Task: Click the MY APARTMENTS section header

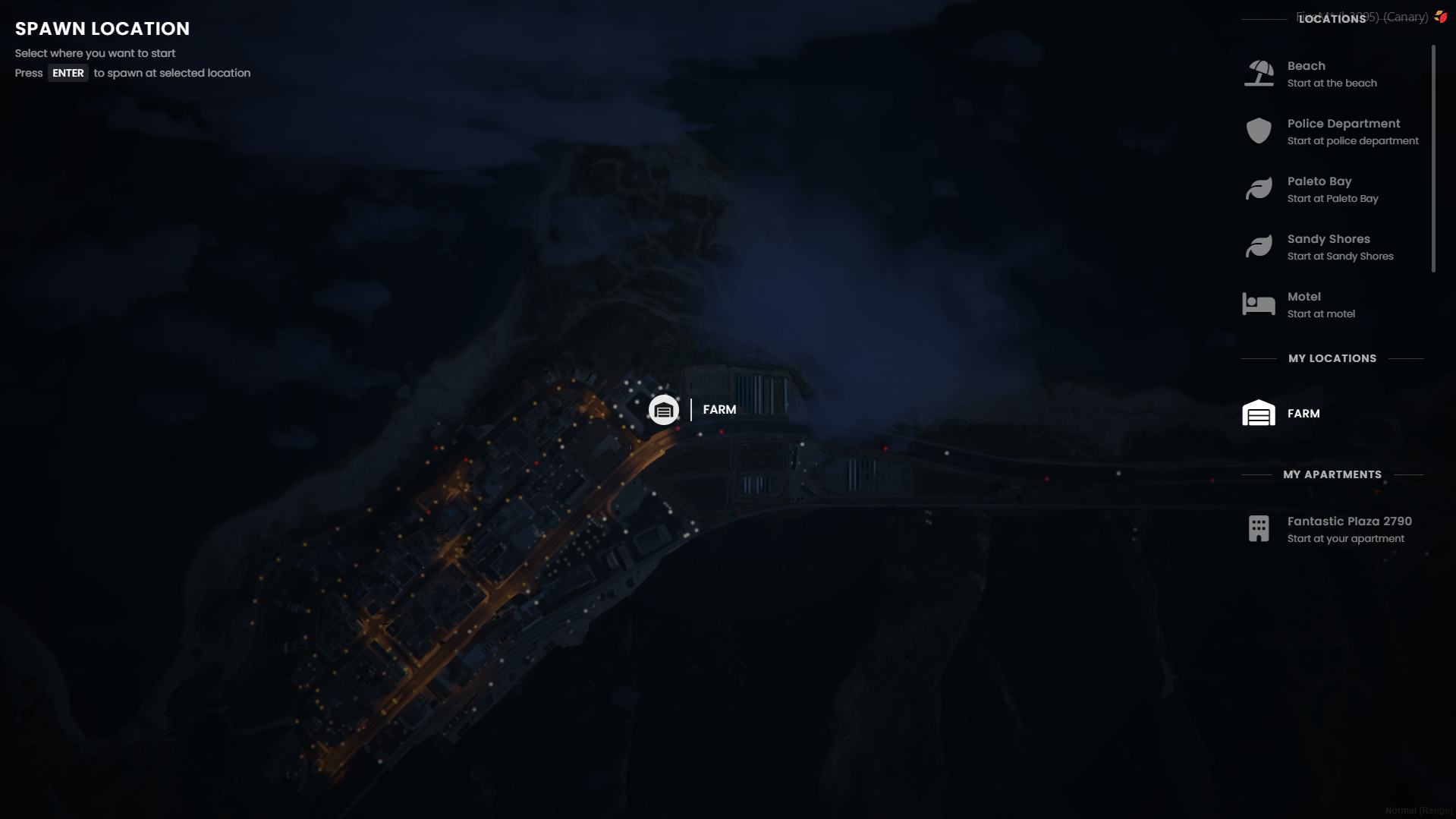Action: click(x=1332, y=474)
